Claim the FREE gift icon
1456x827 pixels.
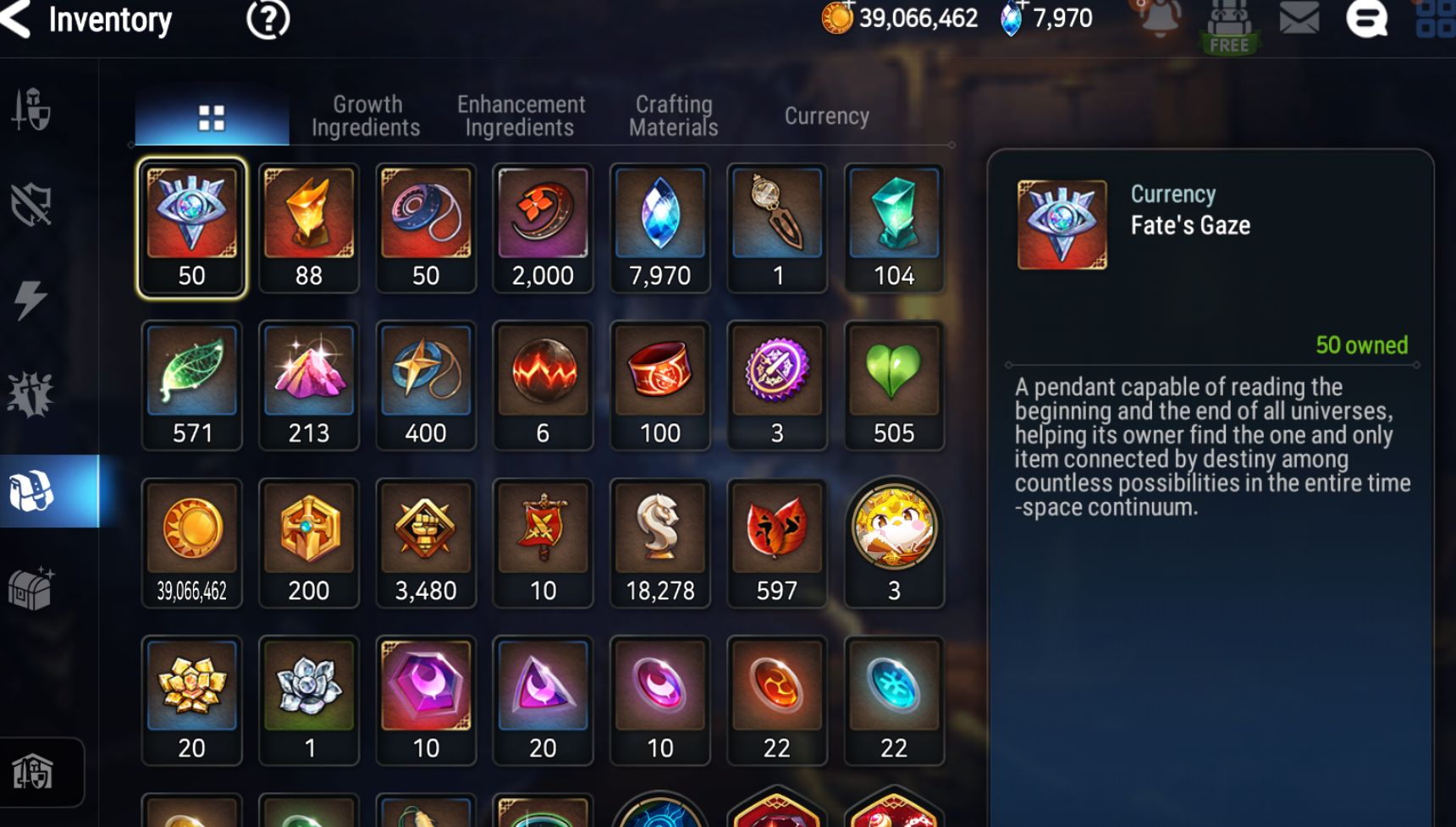tap(1228, 27)
